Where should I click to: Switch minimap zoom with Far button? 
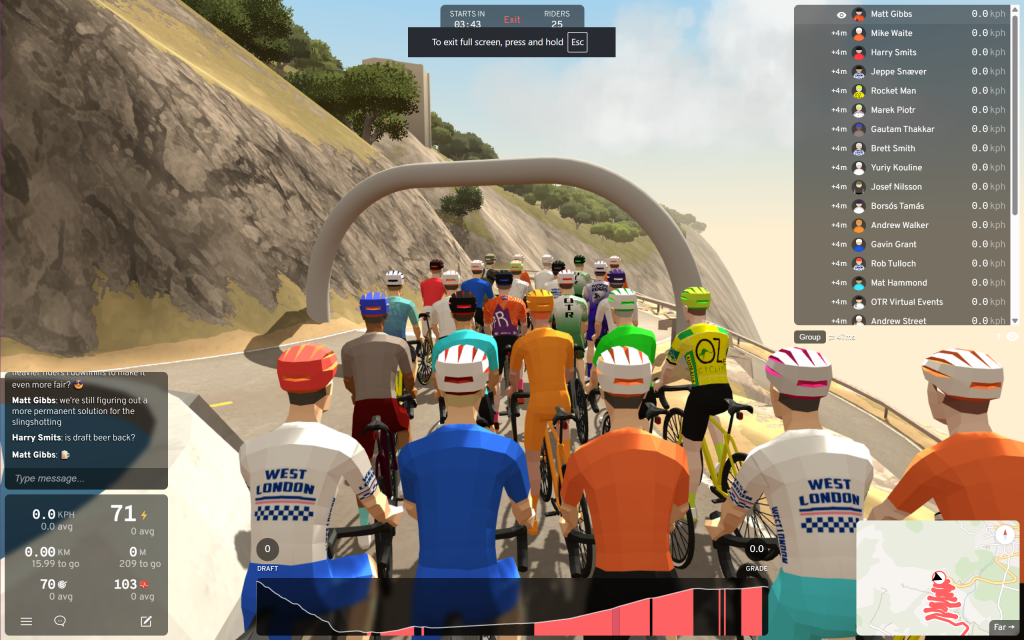click(x=1003, y=627)
